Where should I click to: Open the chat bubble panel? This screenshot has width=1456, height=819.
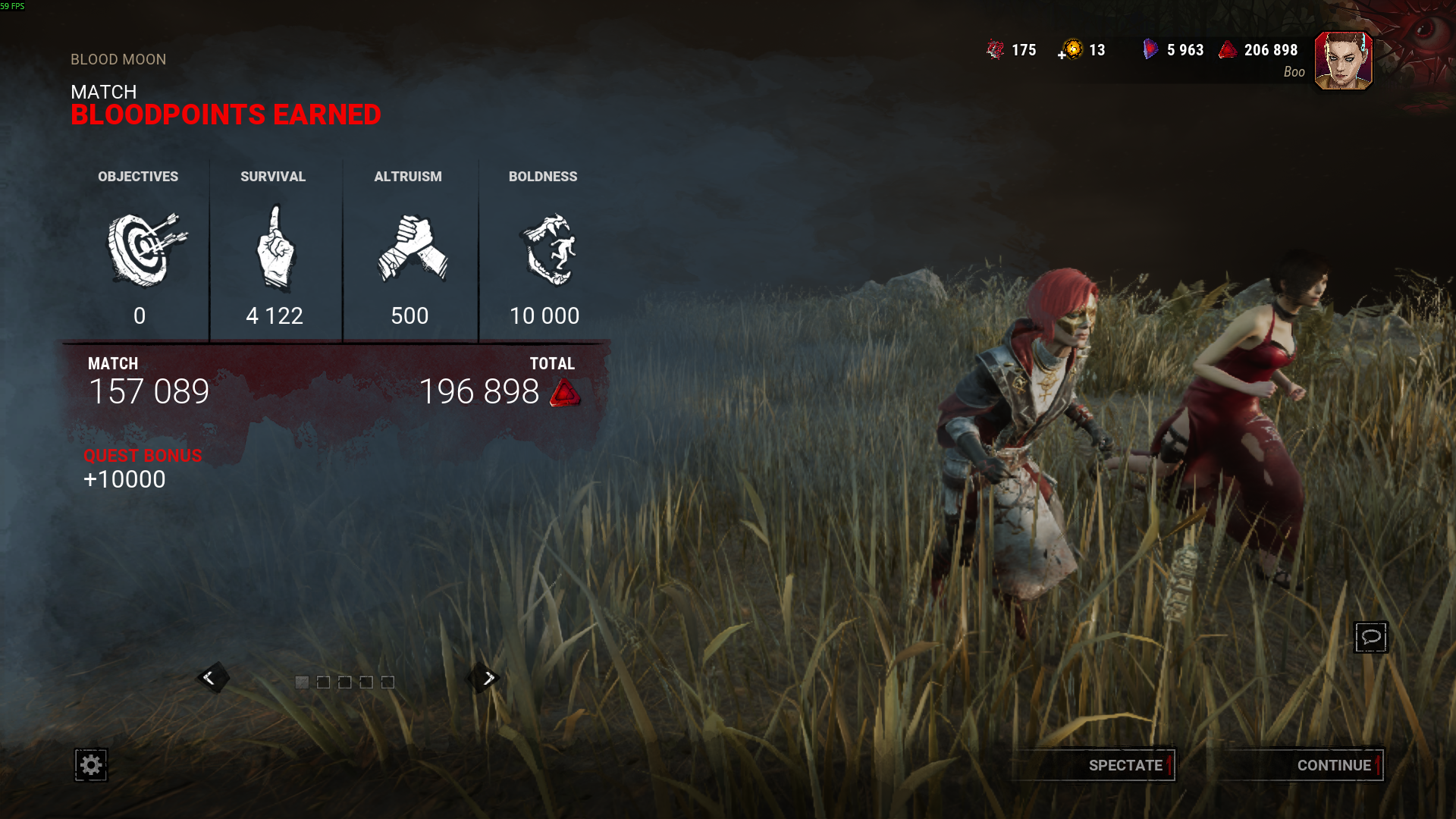[x=1370, y=637]
